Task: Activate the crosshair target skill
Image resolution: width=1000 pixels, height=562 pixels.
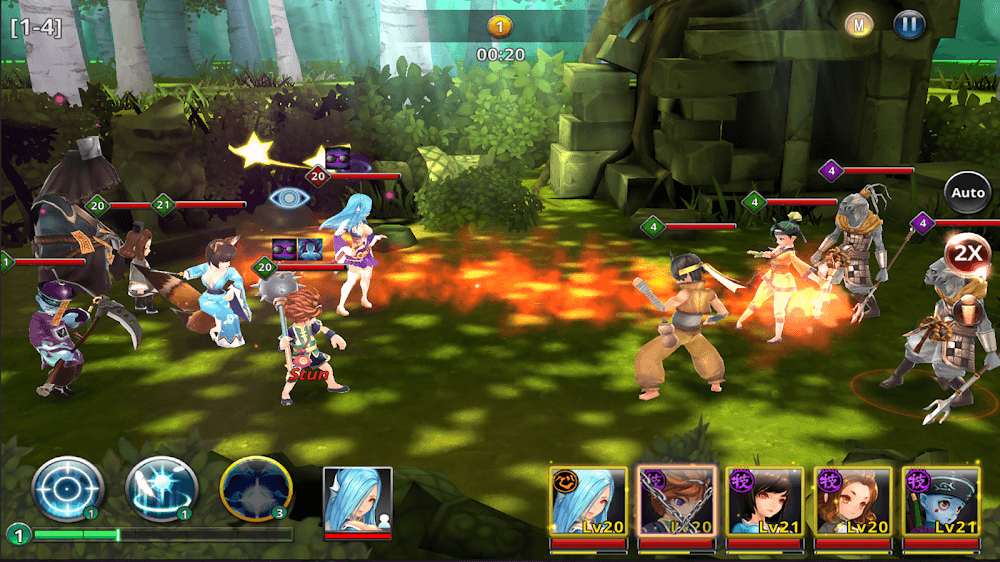Action: (x=67, y=489)
